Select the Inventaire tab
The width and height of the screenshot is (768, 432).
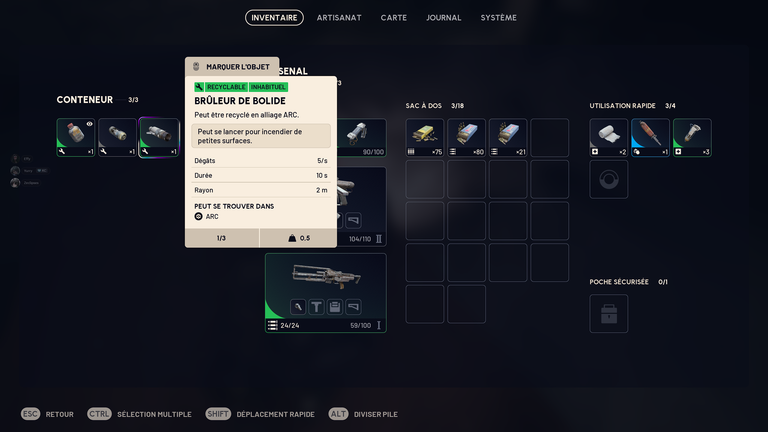(274, 18)
